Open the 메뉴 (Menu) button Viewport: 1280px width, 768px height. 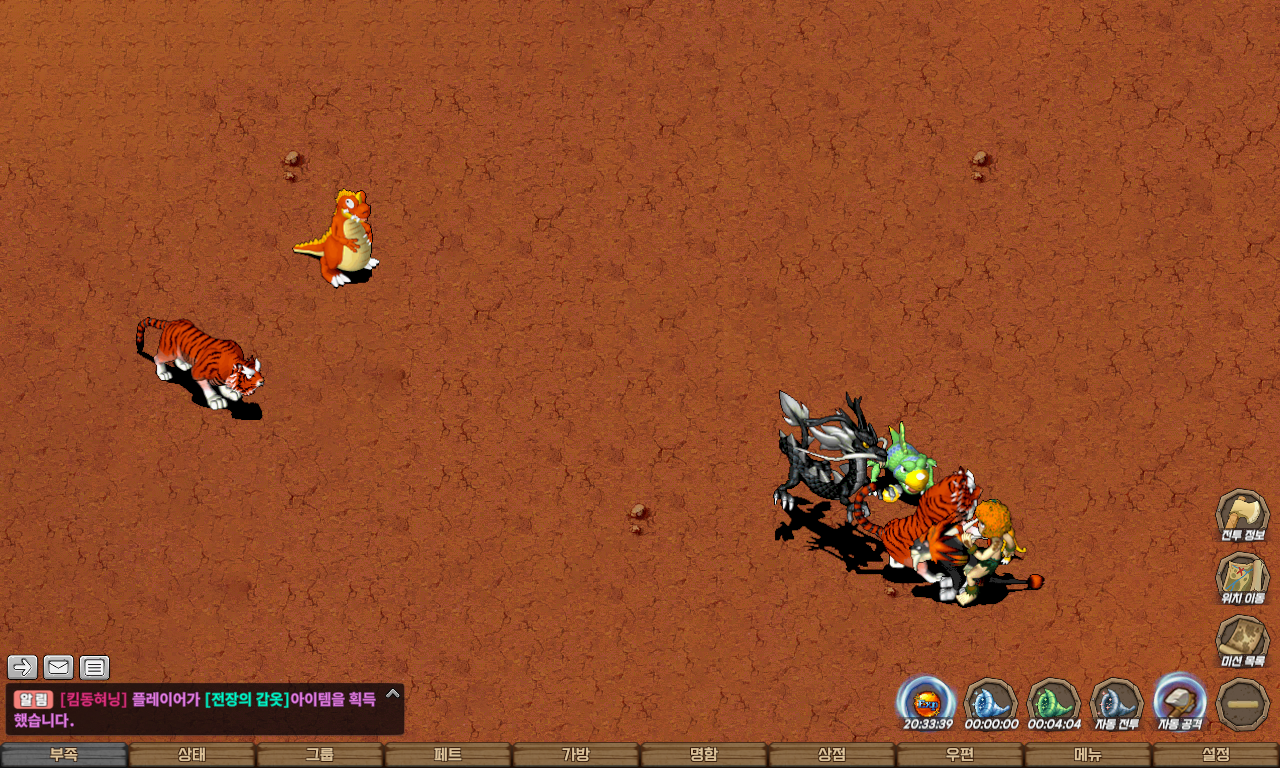pyautogui.click(x=1088, y=755)
